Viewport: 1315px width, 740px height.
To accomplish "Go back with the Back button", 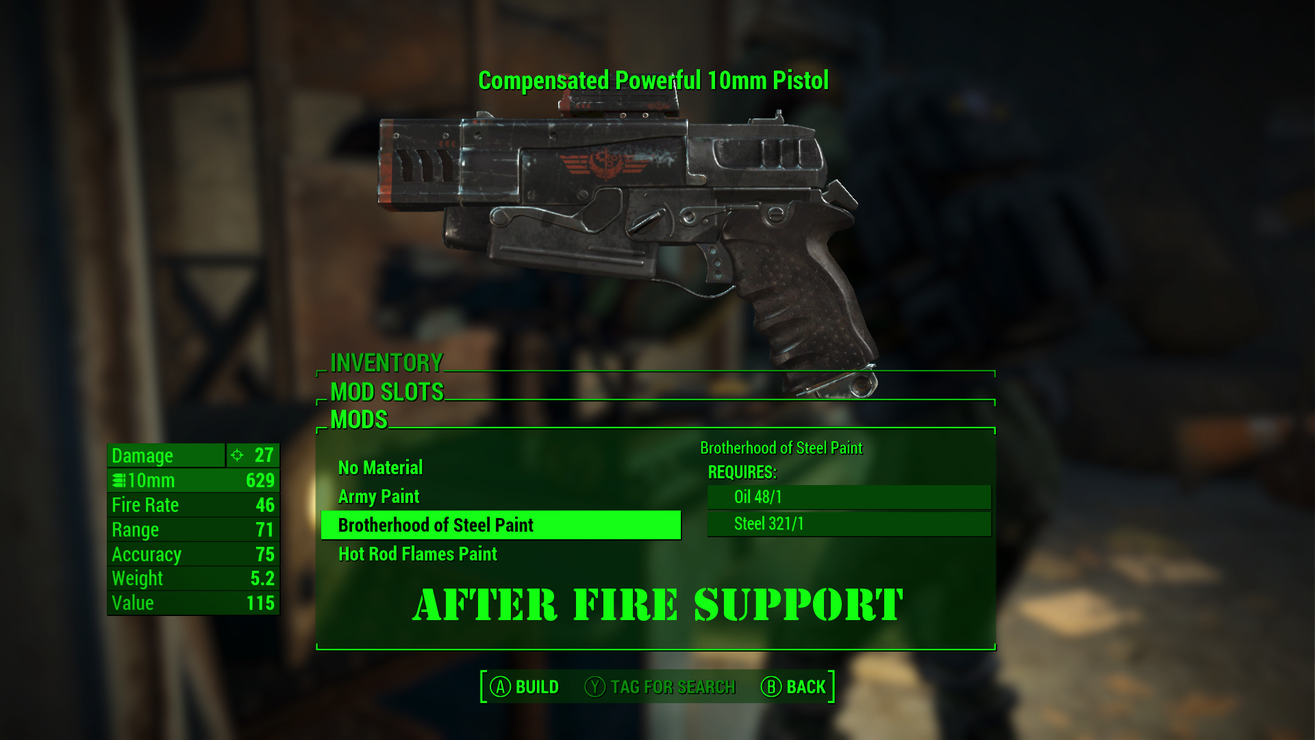I will pos(794,687).
